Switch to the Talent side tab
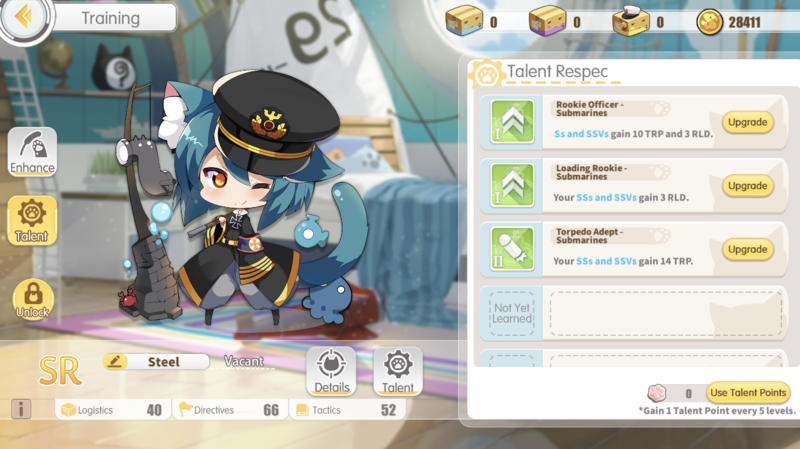The width and height of the screenshot is (800, 449). click(x=32, y=220)
